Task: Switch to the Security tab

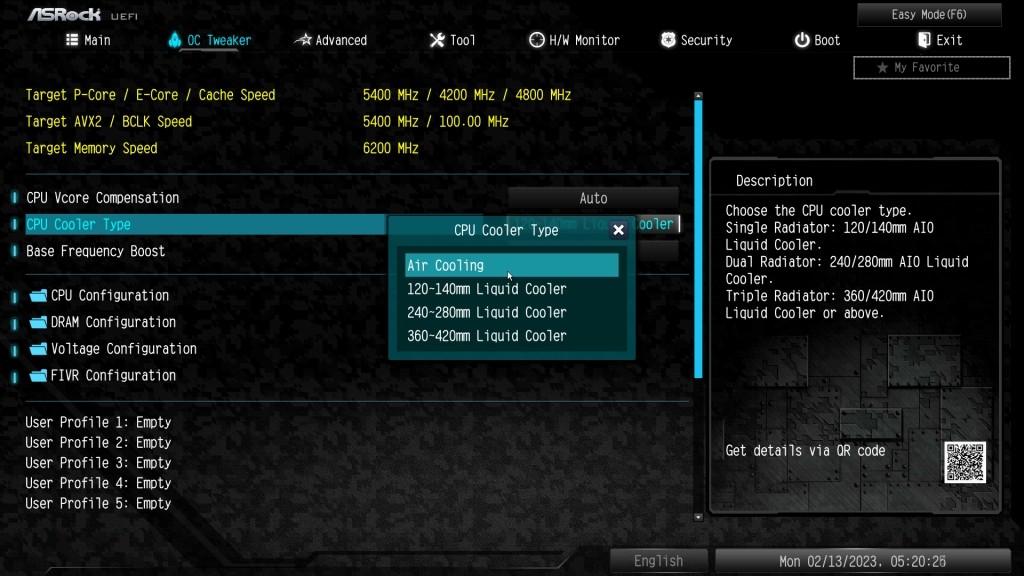Action: (x=696, y=40)
